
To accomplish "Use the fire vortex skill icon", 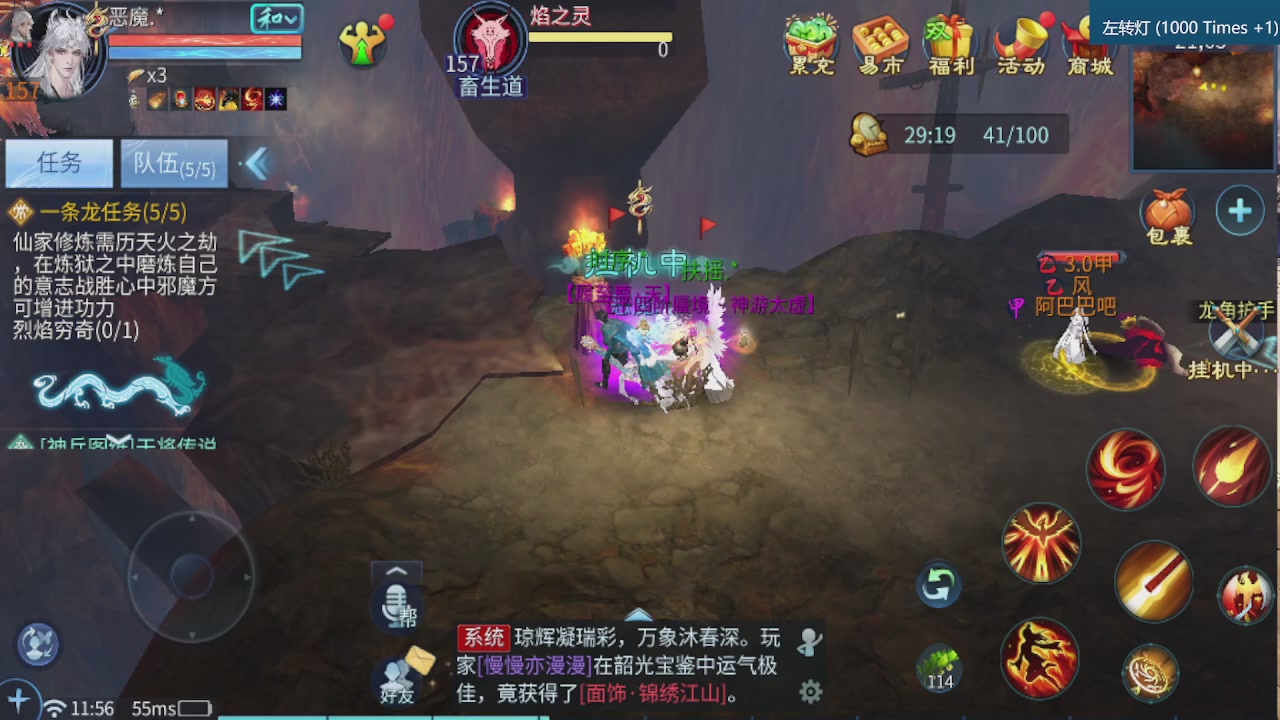I will click(x=1126, y=468).
